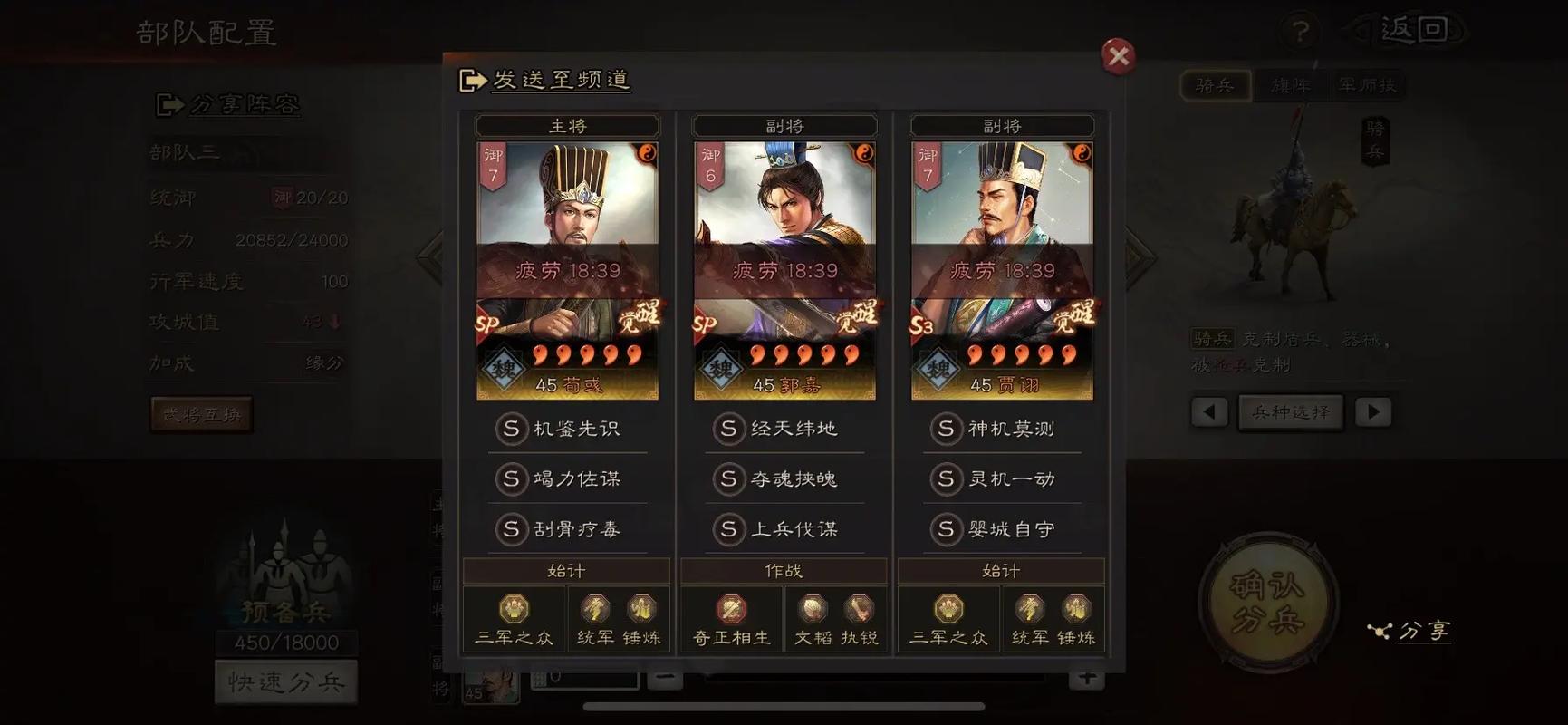Screen dimensions: 1568x725
Task: Select the 执锐 tactic icon under 郭嘉
Action: [857, 608]
